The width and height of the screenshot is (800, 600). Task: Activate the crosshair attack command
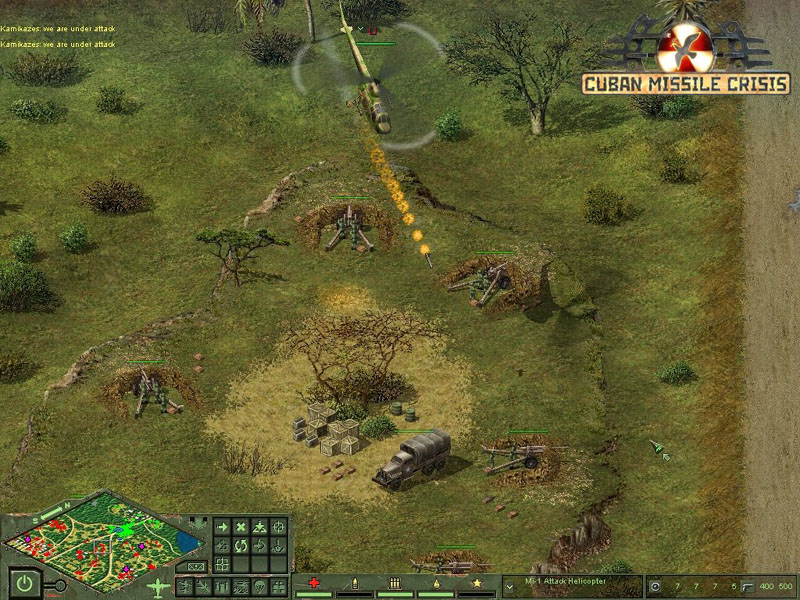tap(279, 527)
